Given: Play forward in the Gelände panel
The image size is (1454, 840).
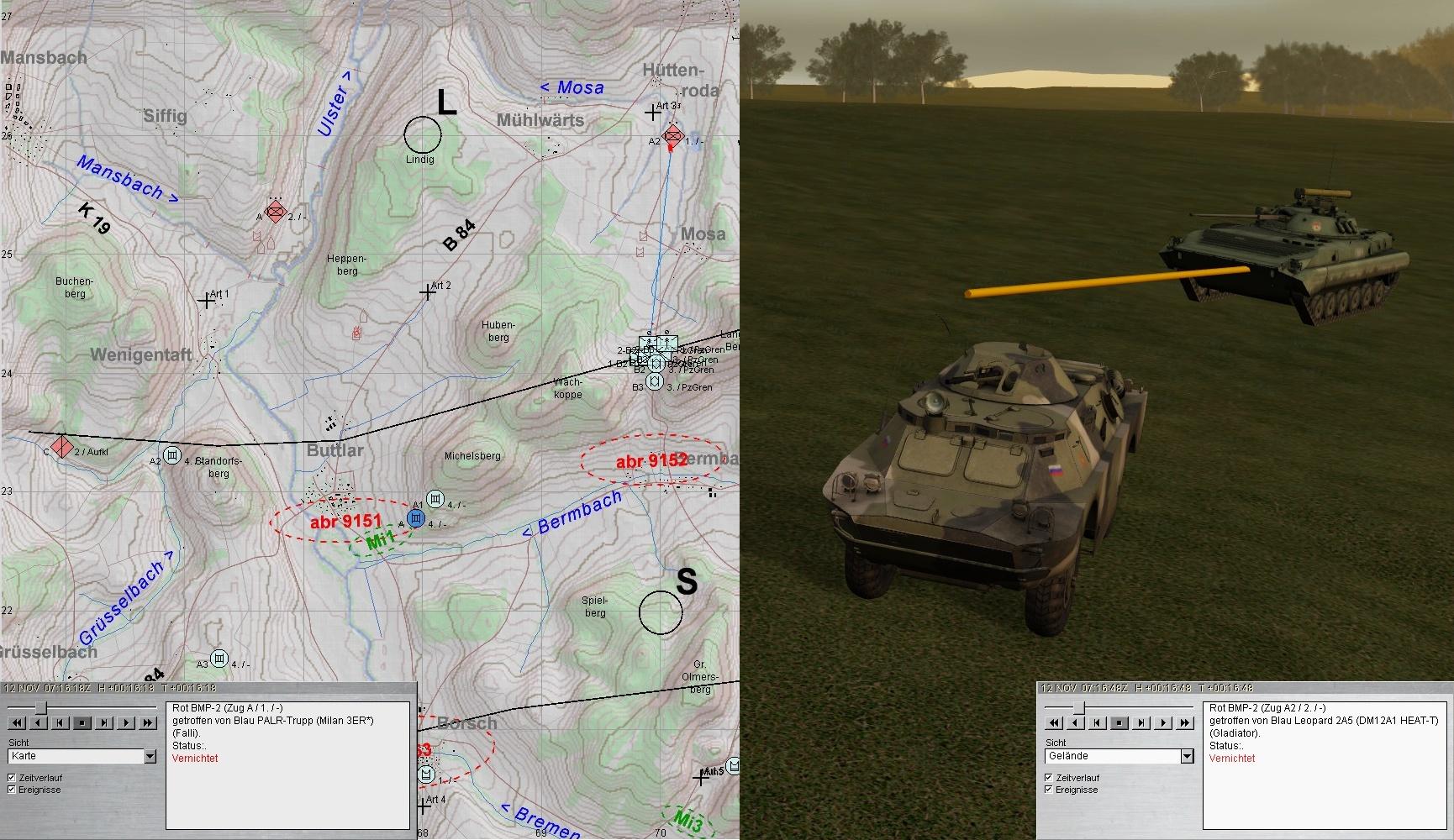Looking at the screenshot, I should 1163,722.
